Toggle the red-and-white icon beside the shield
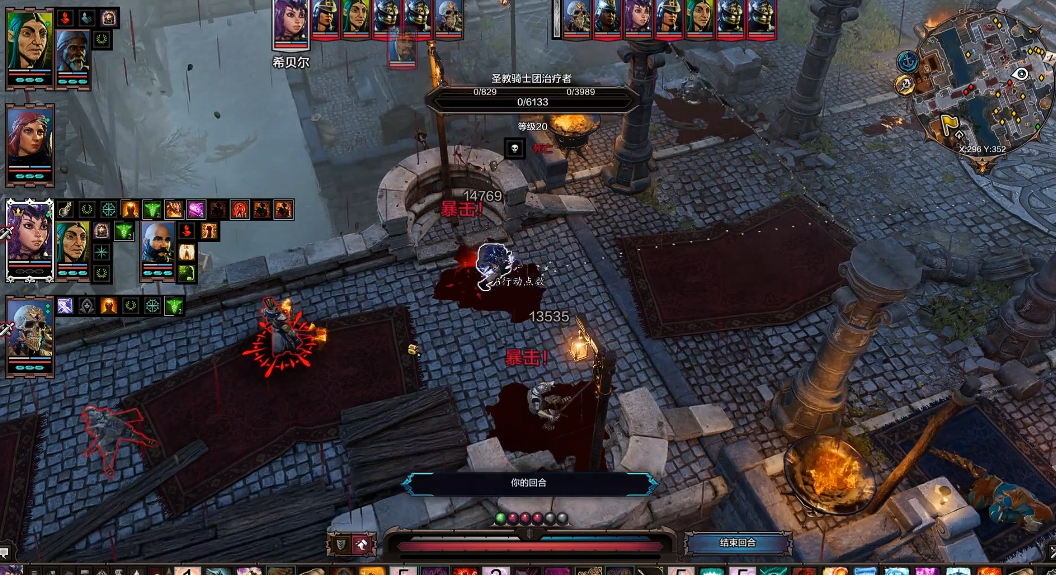The height and width of the screenshot is (575, 1056). pos(364,544)
